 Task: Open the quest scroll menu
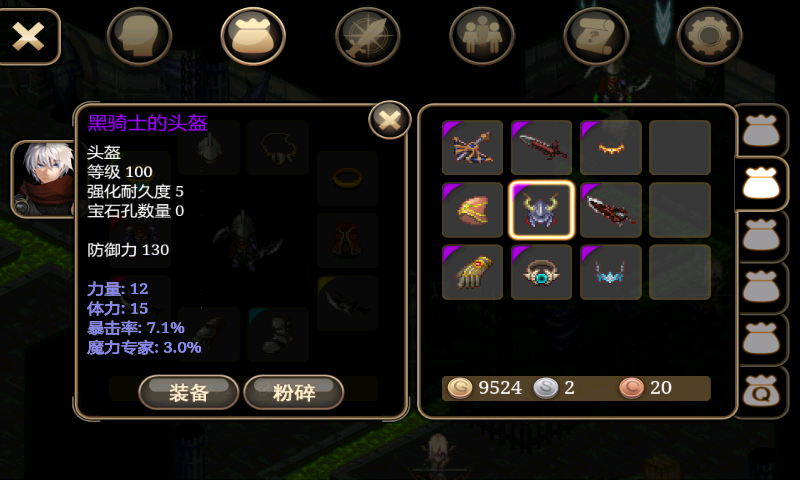click(596, 36)
